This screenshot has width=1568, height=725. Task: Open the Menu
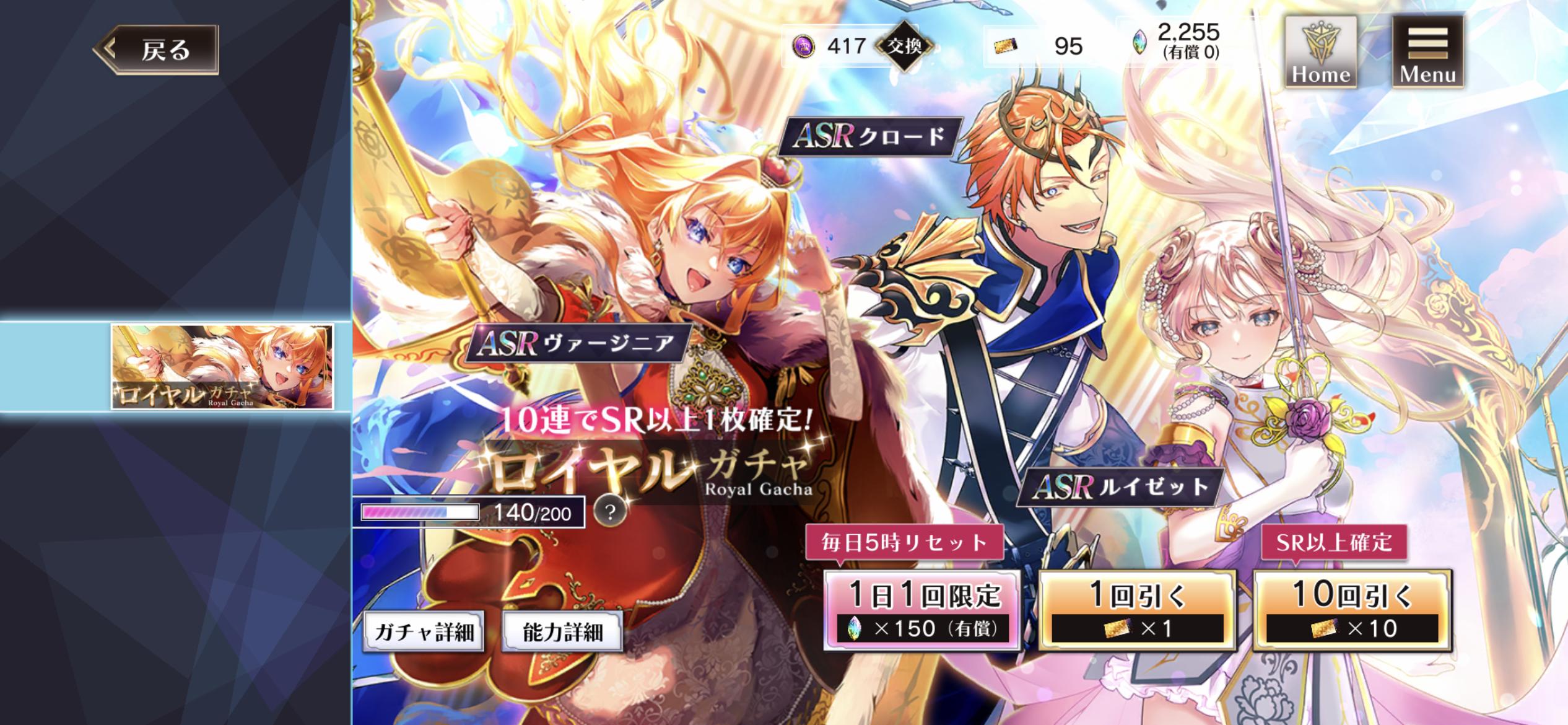click(1427, 52)
